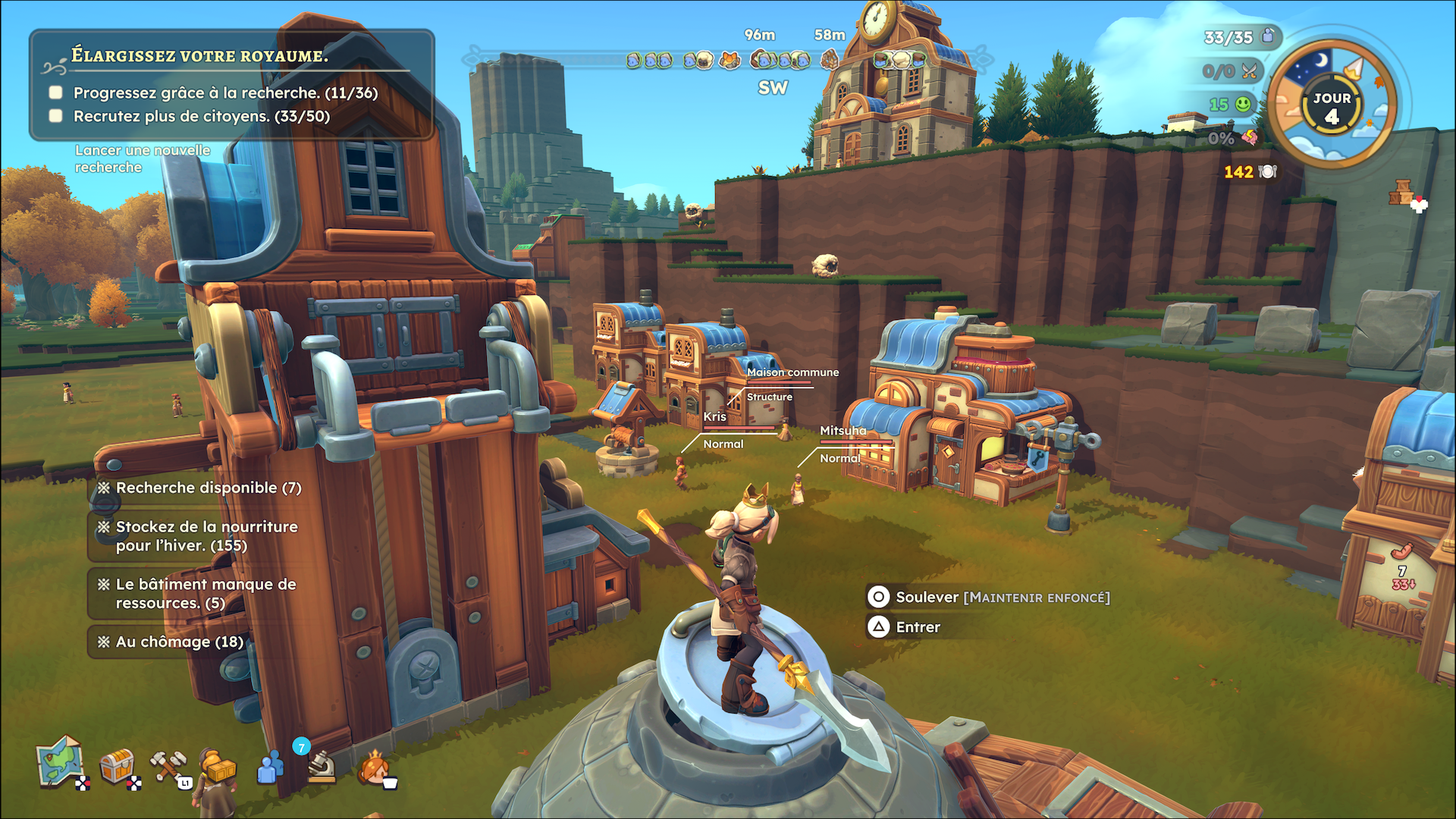Click the compass bar at the top

point(728,59)
